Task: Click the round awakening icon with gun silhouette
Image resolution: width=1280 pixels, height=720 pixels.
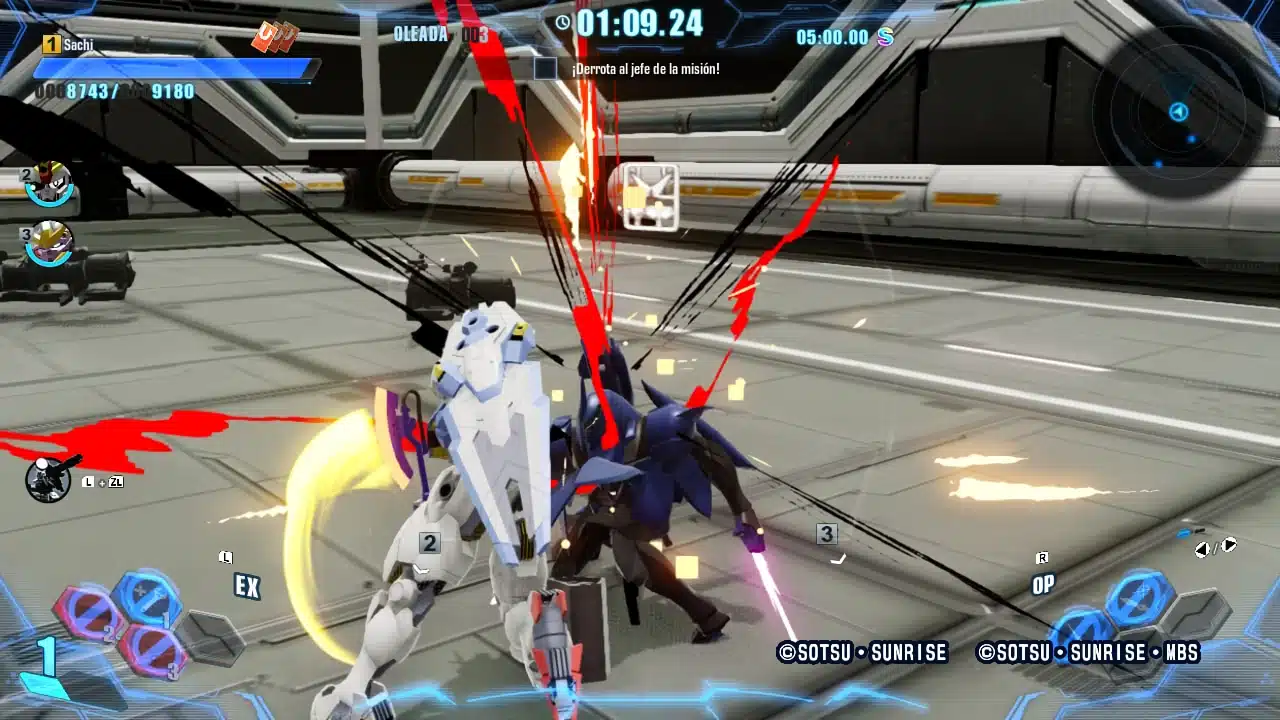Action: (48, 479)
